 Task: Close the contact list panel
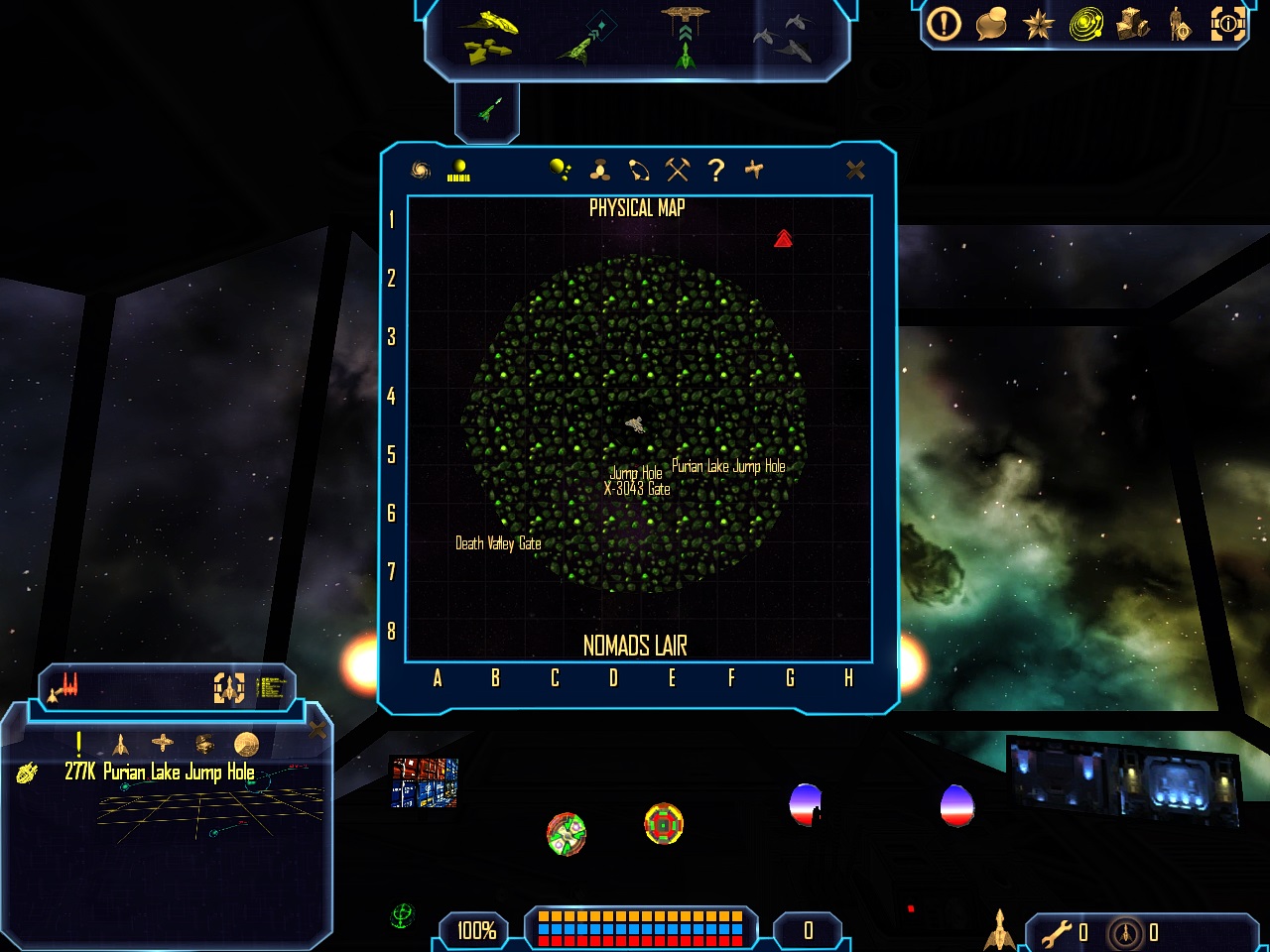click(317, 731)
